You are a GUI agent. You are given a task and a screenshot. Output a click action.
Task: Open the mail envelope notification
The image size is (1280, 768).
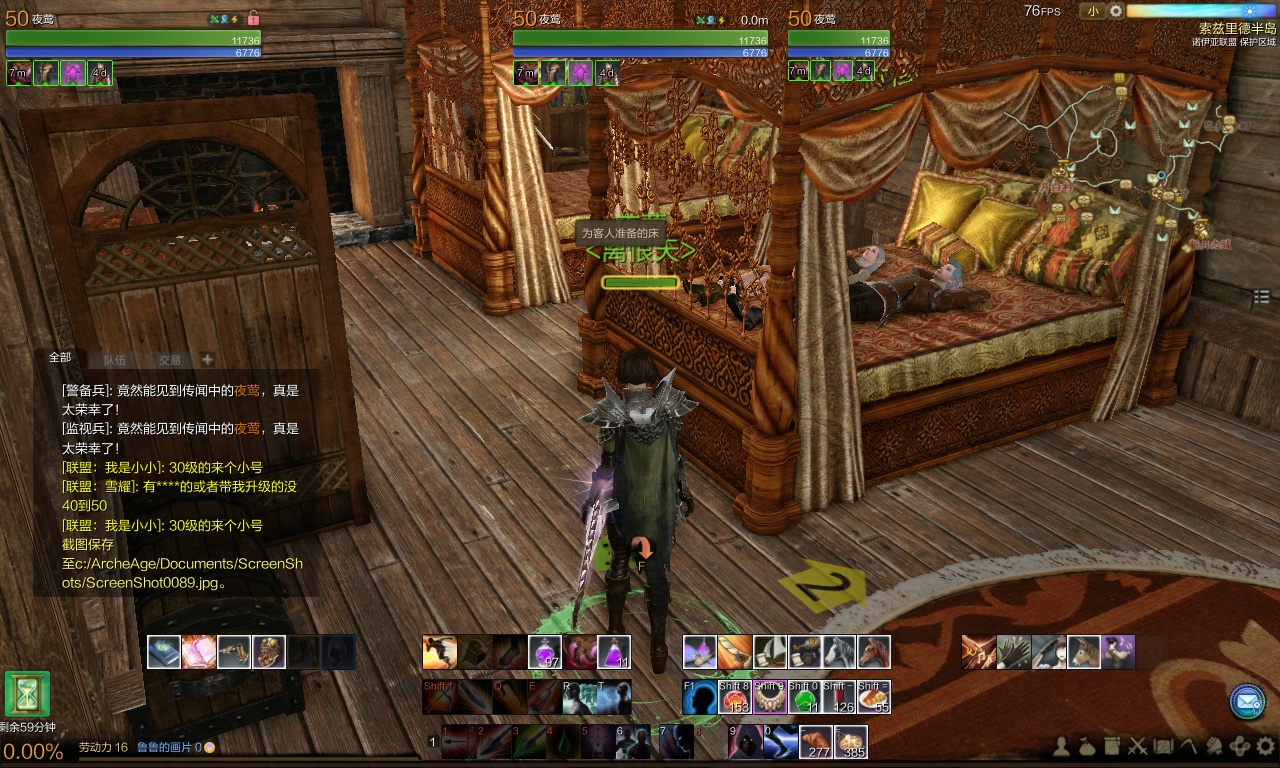(x=1246, y=702)
